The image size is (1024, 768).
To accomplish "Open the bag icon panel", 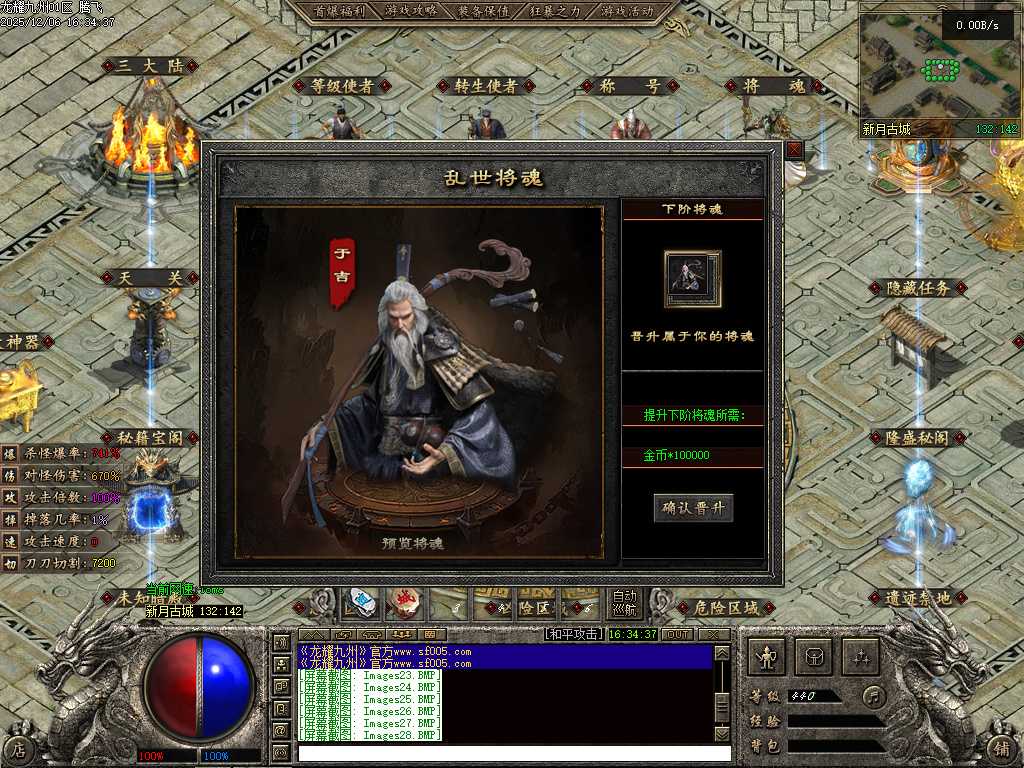I will [x=814, y=657].
